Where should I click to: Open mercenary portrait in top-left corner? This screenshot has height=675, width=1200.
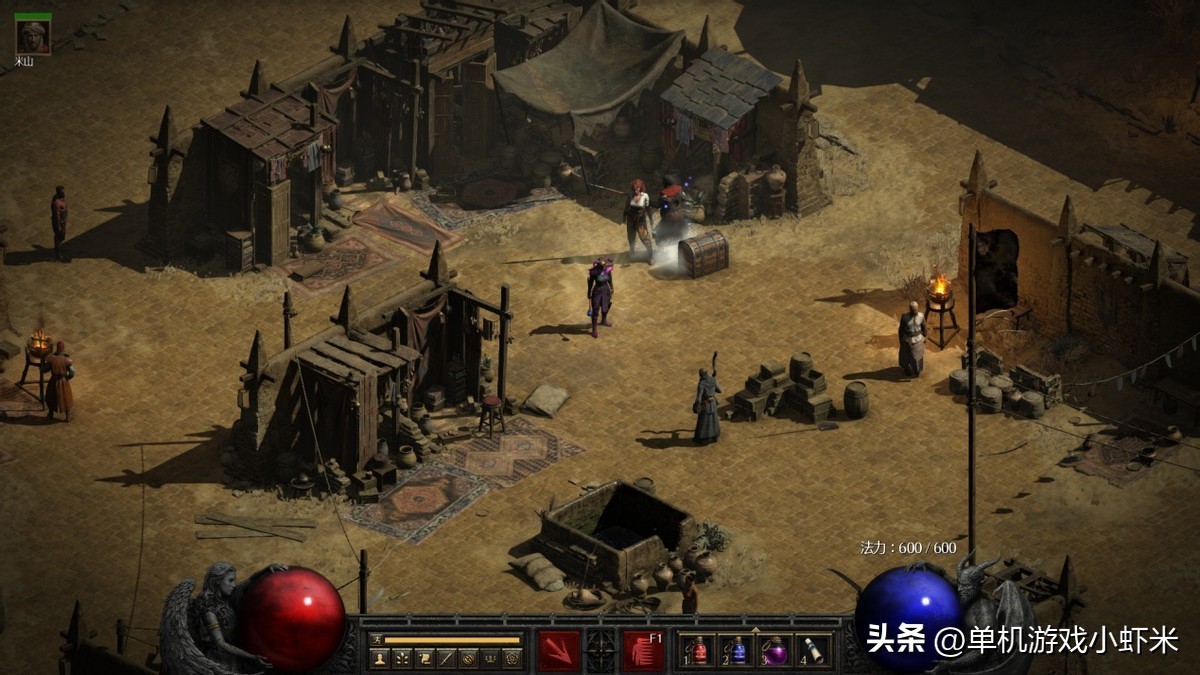tap(33, 36)
